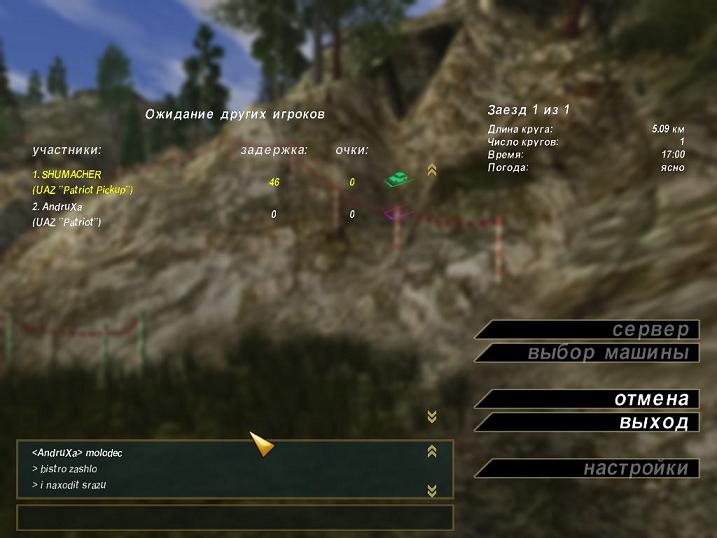The image size is (717, 538).
Task: Click participants list scroll-up arrow
Action: click(x=432, y=170)
